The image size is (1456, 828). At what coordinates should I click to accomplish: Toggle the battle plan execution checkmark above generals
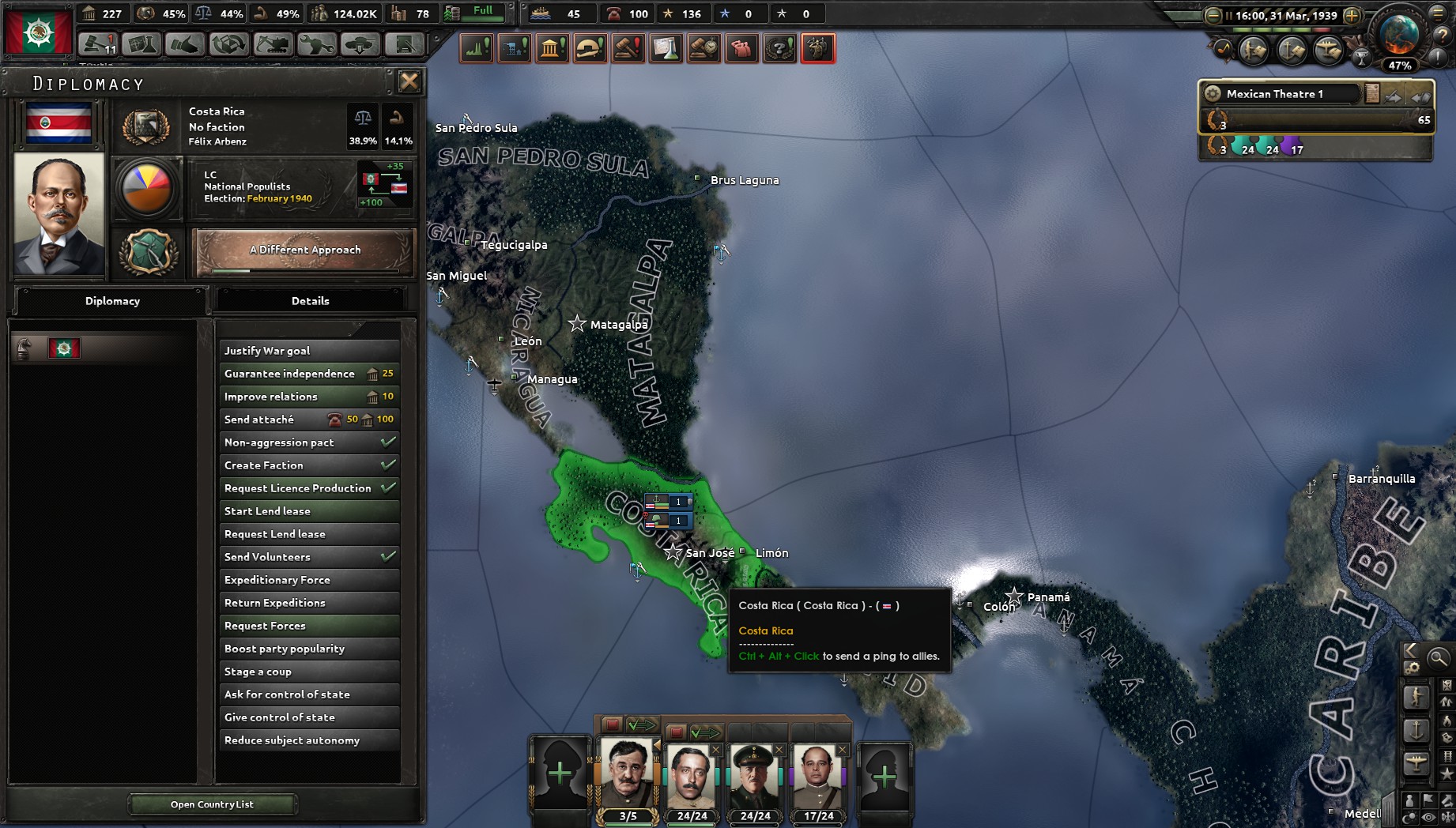tap(642, 724)
